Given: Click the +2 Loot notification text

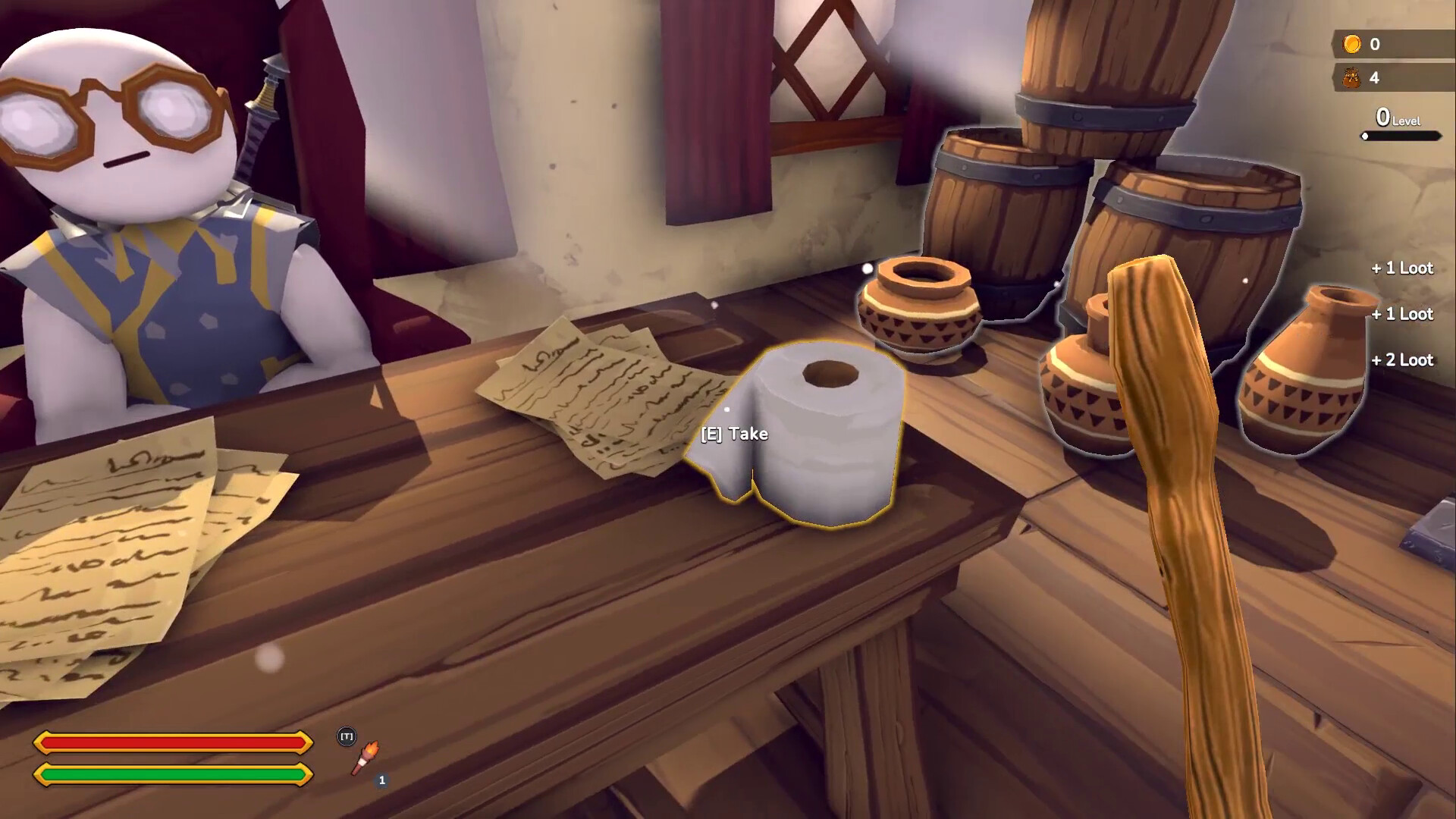Looking at the screenshot, I should coord(1401,361).
